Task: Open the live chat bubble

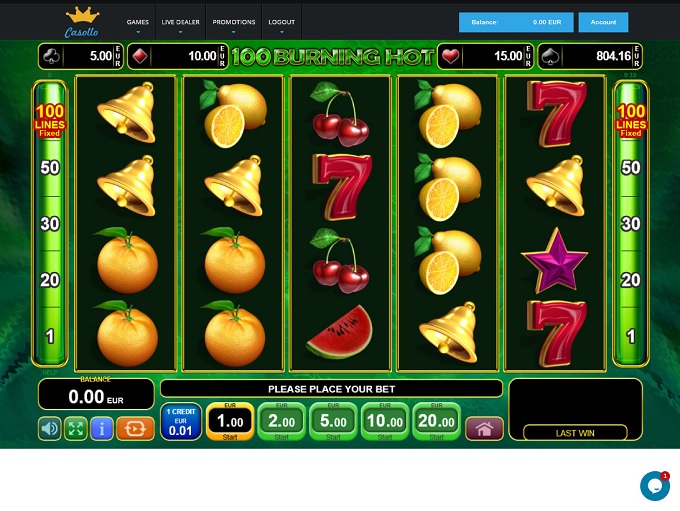Action: [x=654, y=486]
